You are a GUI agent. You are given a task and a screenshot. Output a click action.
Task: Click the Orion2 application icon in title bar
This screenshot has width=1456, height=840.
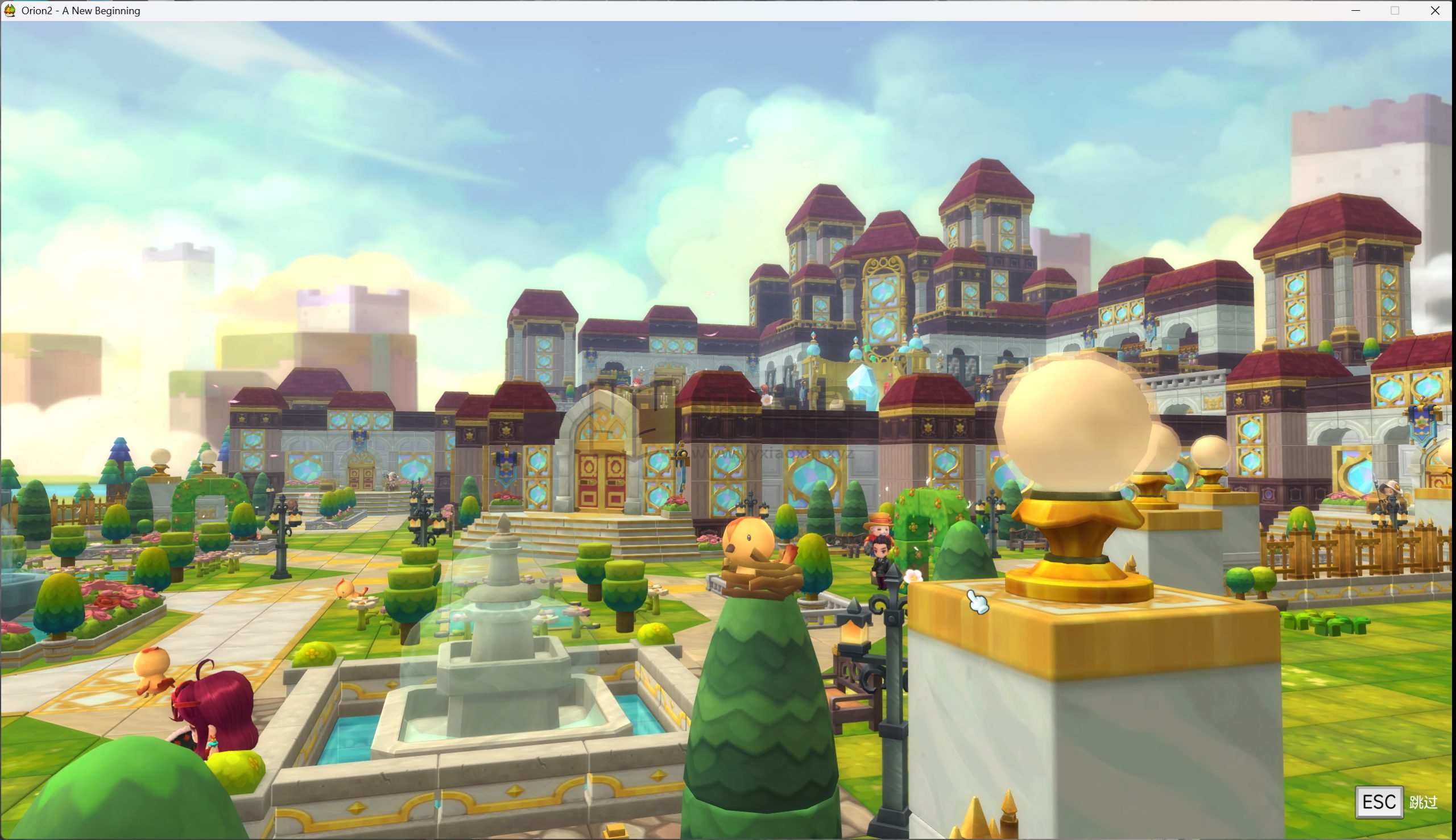point(10,10)
